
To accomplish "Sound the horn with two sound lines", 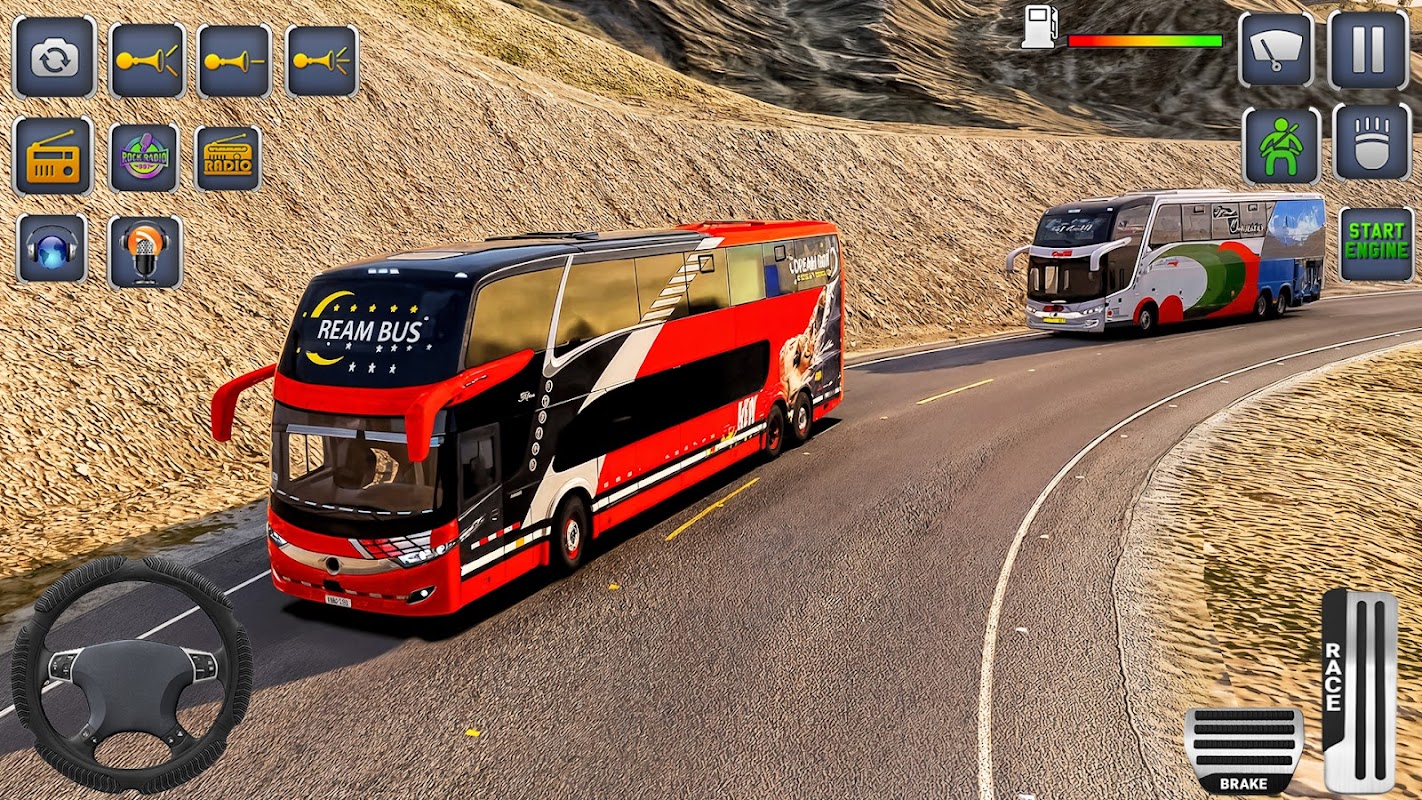I will (146, 60).
